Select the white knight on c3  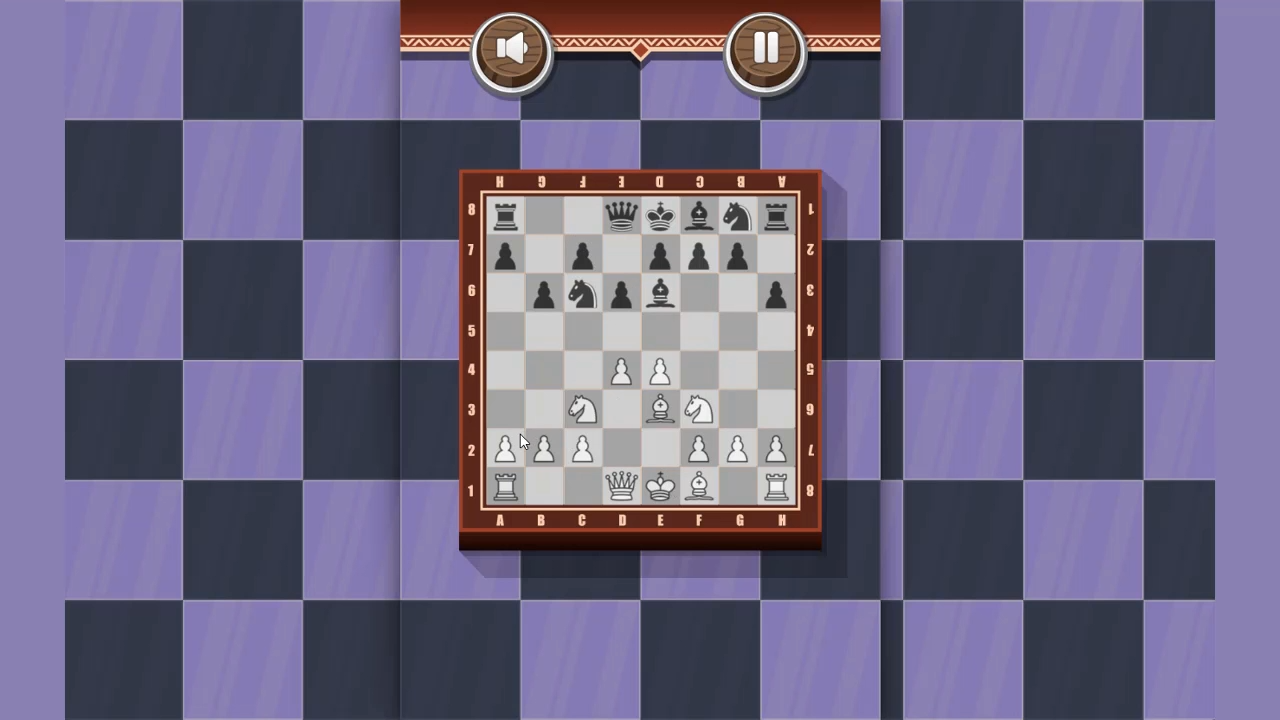coord(581,409)
